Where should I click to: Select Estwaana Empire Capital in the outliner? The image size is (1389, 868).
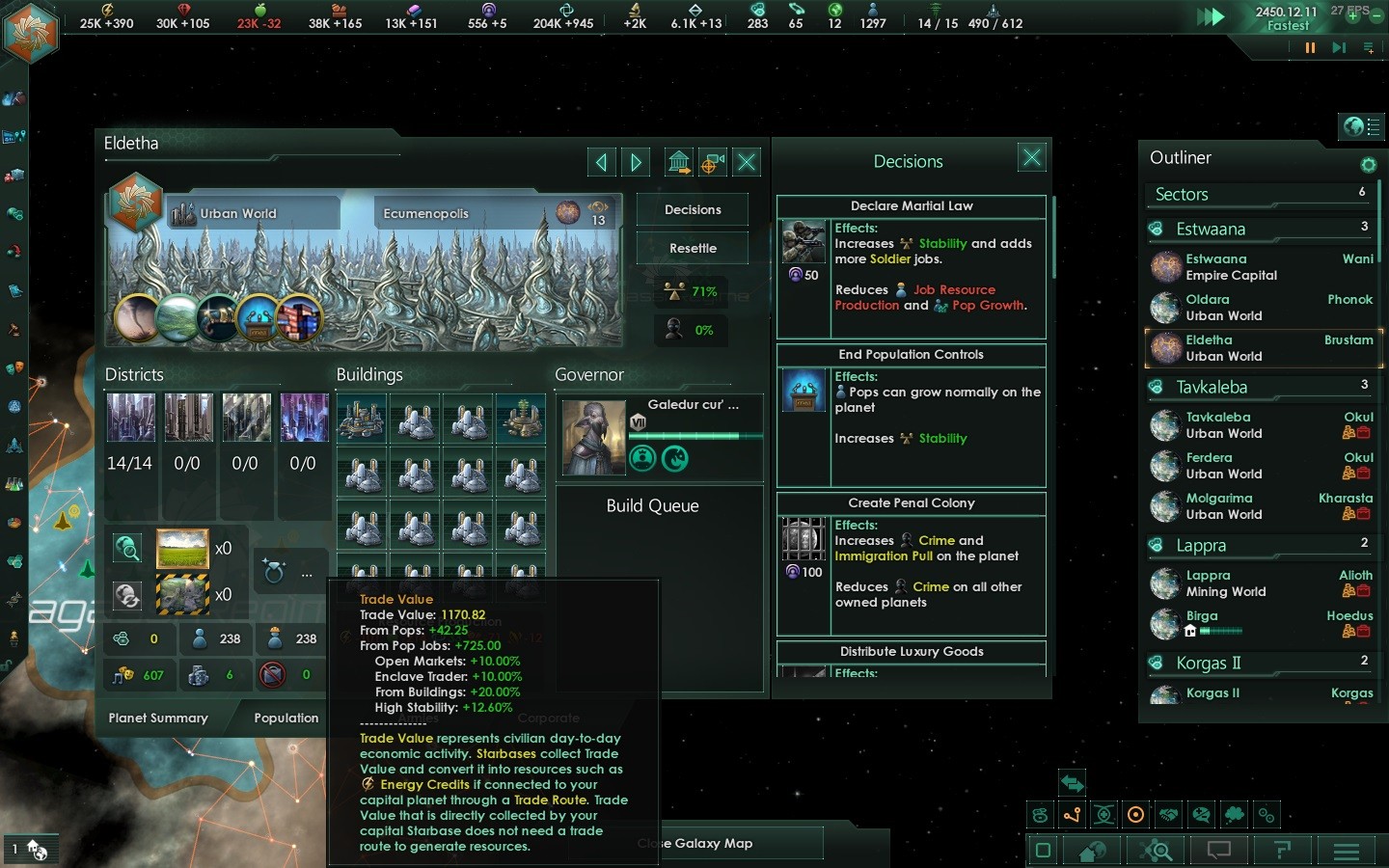tap(1262, 267)
